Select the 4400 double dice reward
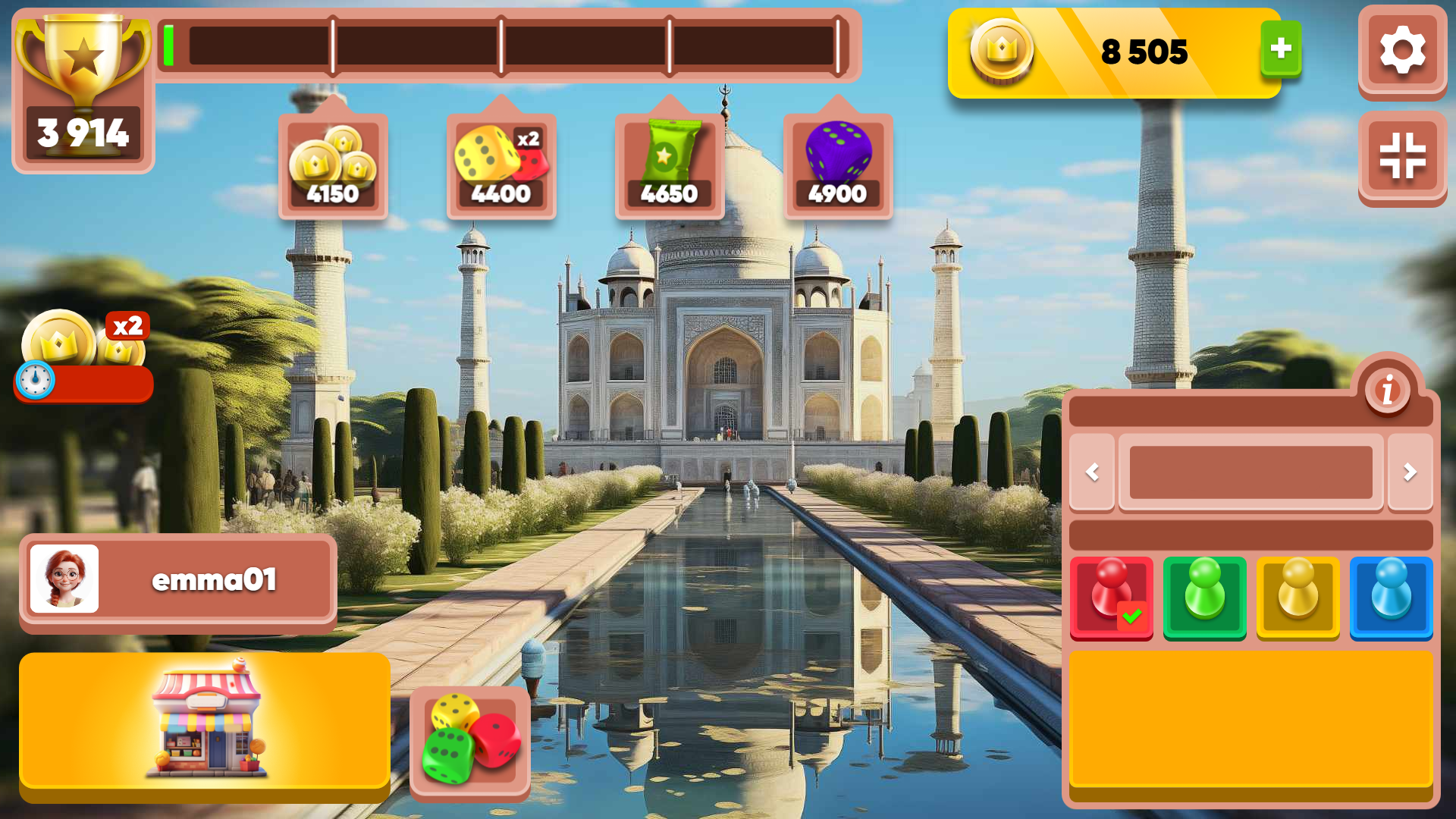1456x819 pixels. 500,163
